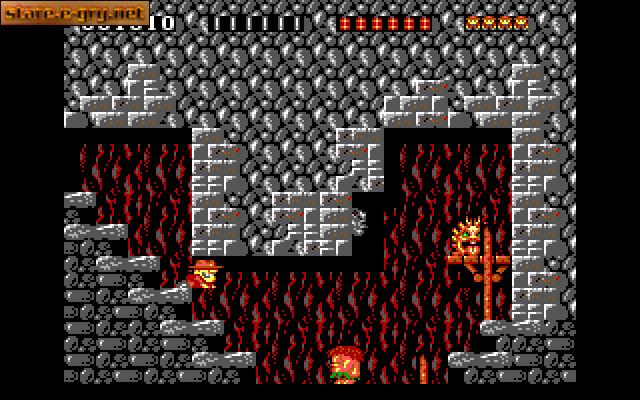Click the stare-e-gry.net watermark logo
The width and height of the screenshot is (640, 400).
coord(75,14)
